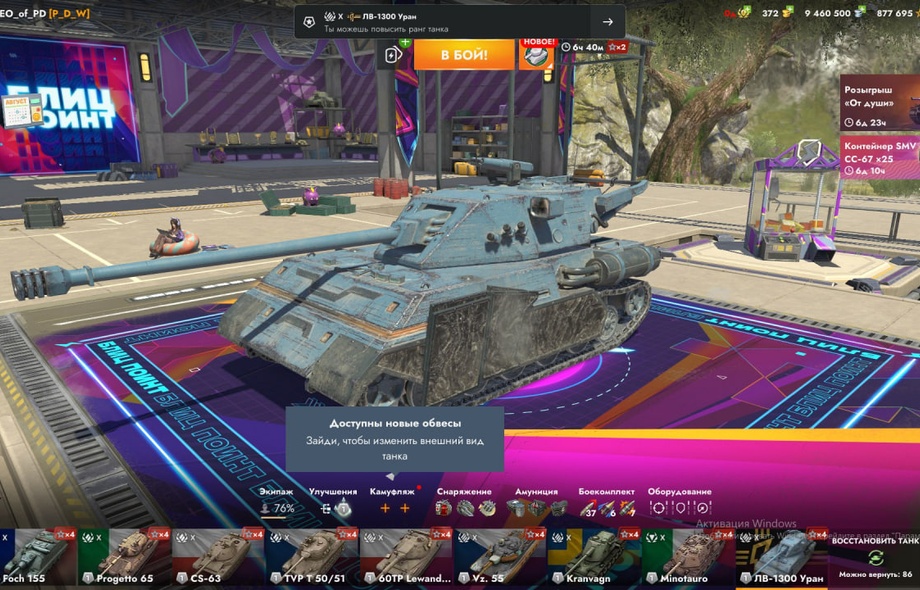This screenshot has height=590, width=920.
Task: Open the booster card icon beside В БОЙ!
Action: pyautogui.click(x=393, y=54)
